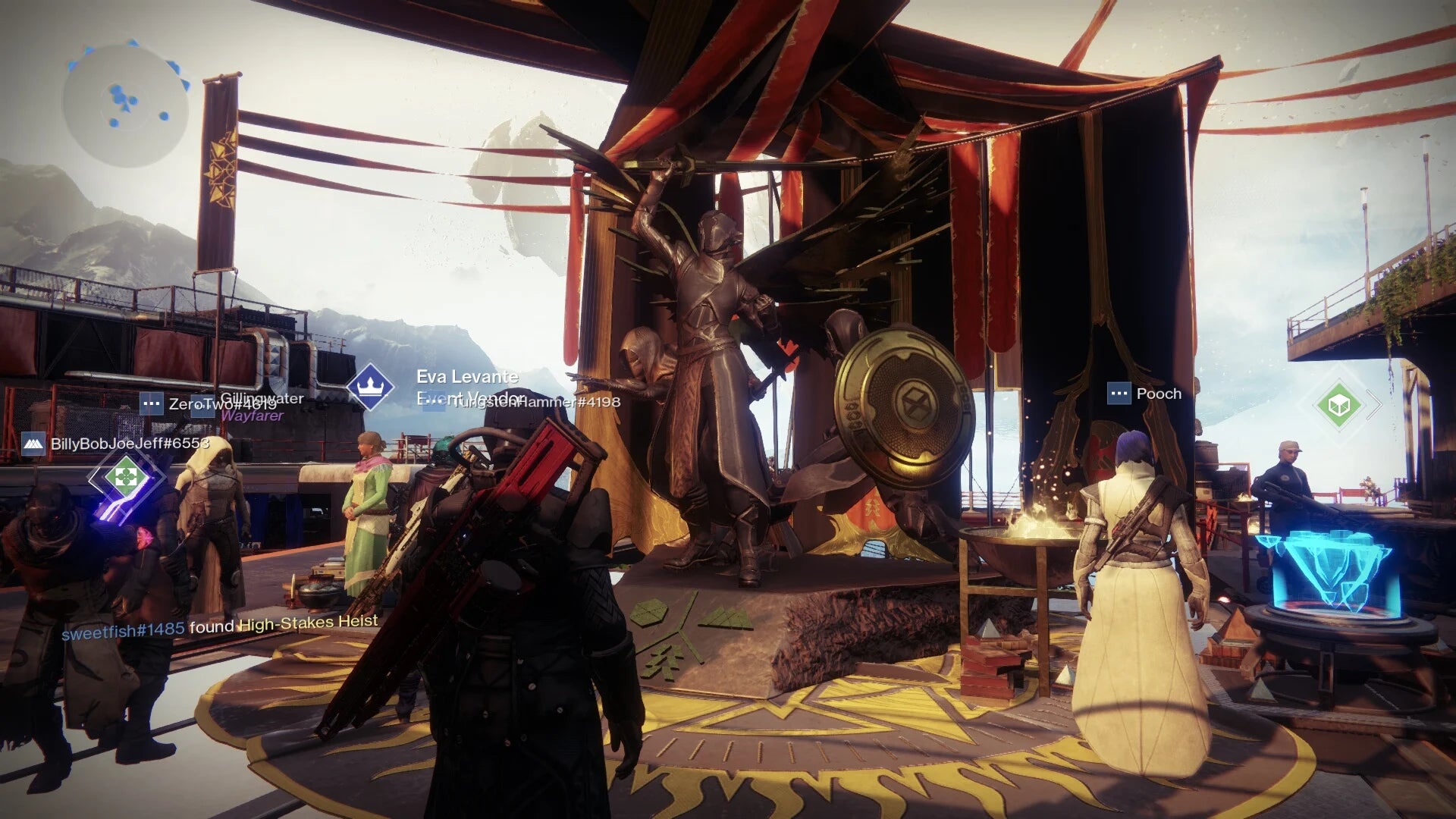Click the High-Stakes Heist loot feed message
This screenshot has width=1456, height=819.
point(220,626)
